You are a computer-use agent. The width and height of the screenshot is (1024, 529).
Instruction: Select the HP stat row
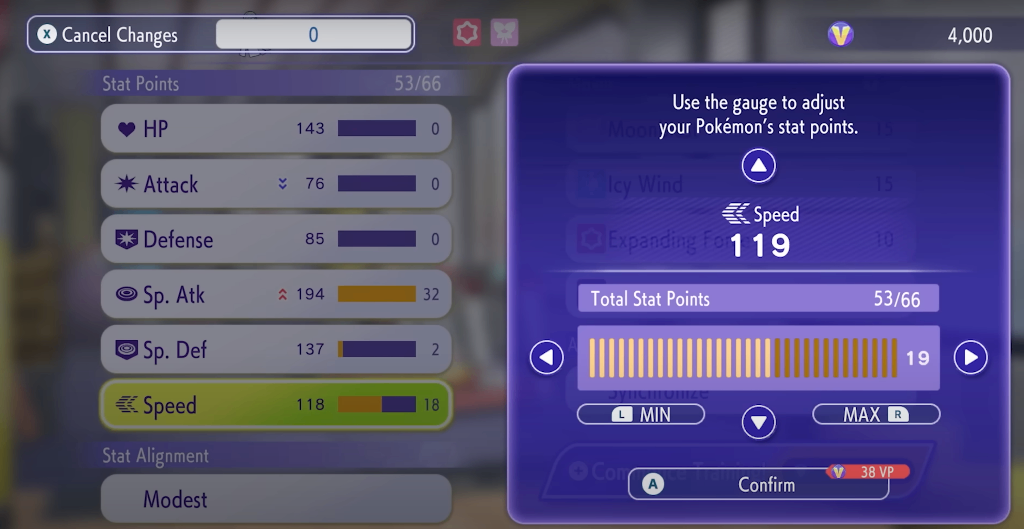tap(275, 129)
